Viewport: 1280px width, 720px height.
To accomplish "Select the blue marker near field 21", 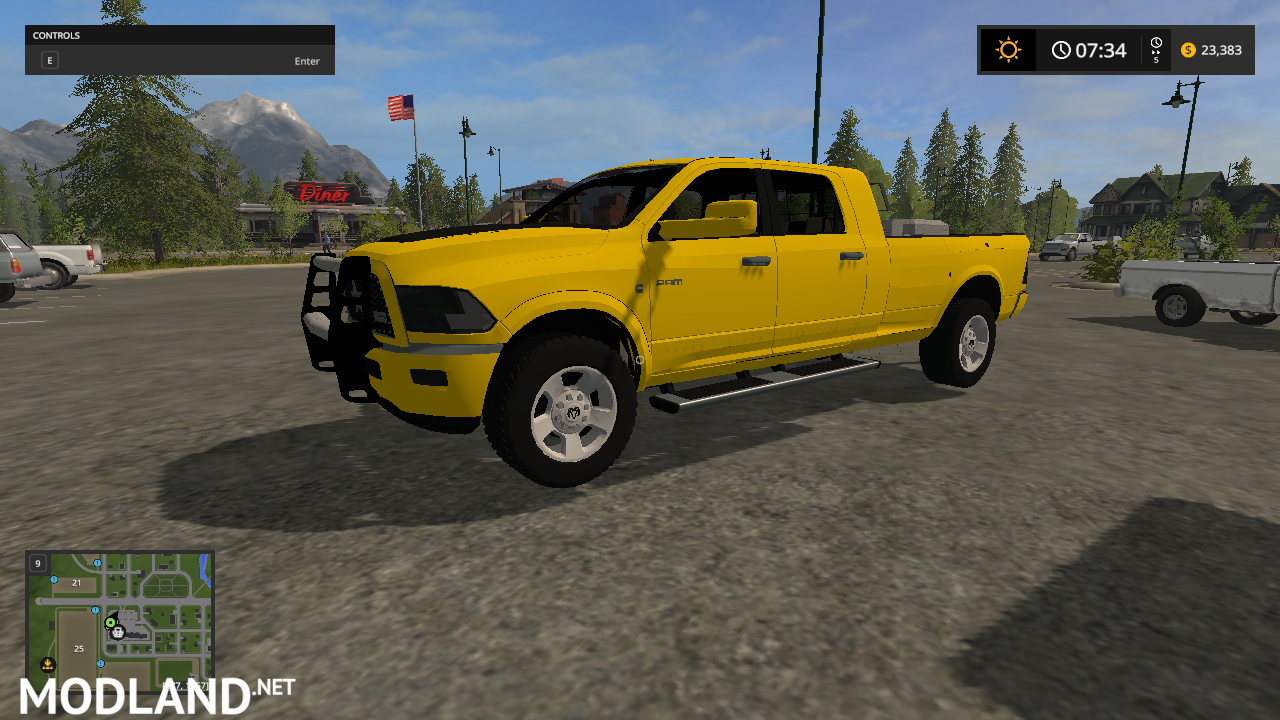I will click(54, 579).
